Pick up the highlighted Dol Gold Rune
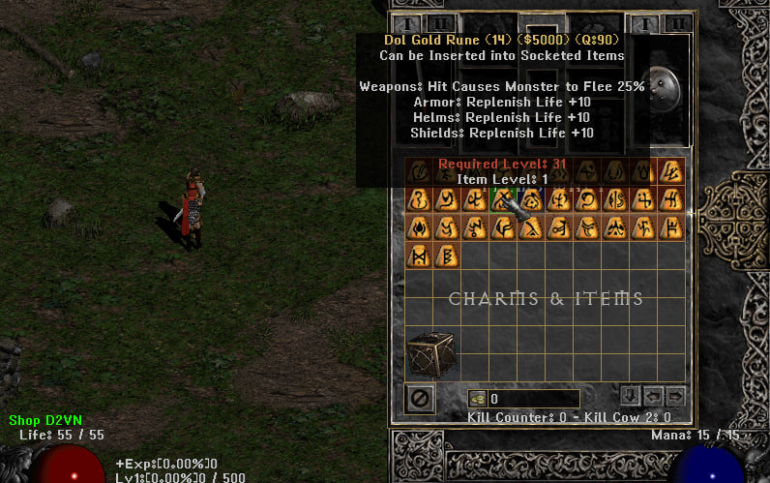 pyautogui.click(x=504, y=199)
